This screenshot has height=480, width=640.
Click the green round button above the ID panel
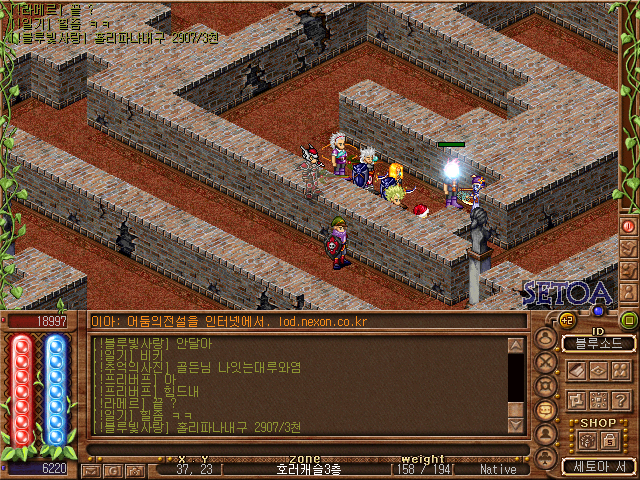pyautogui.click(x=628, y=320)
